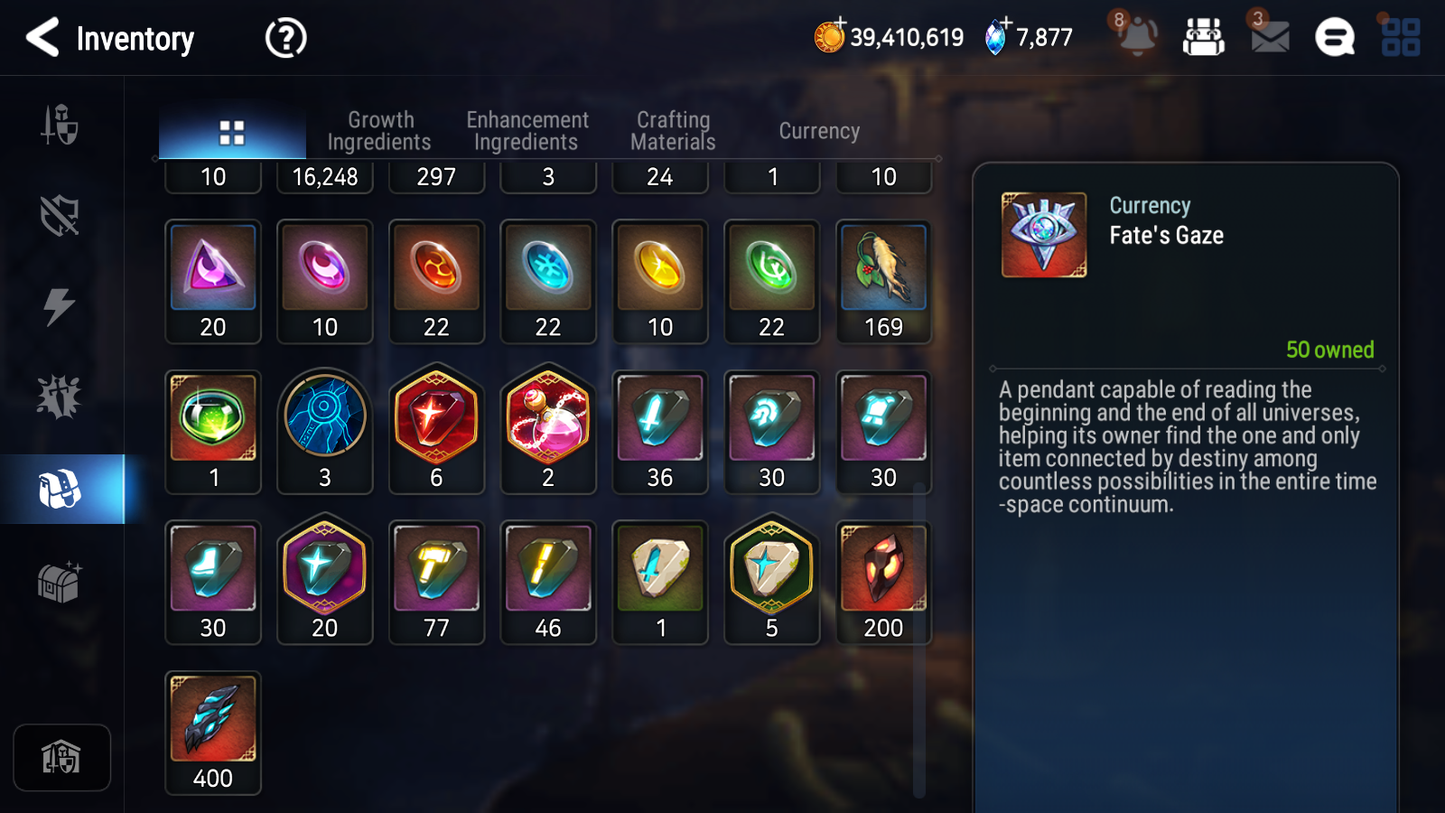Open the lightning bolt sidebar category
Image resolution: width=1445 pixels, height=813 pixels.
[x=59, y=306]
